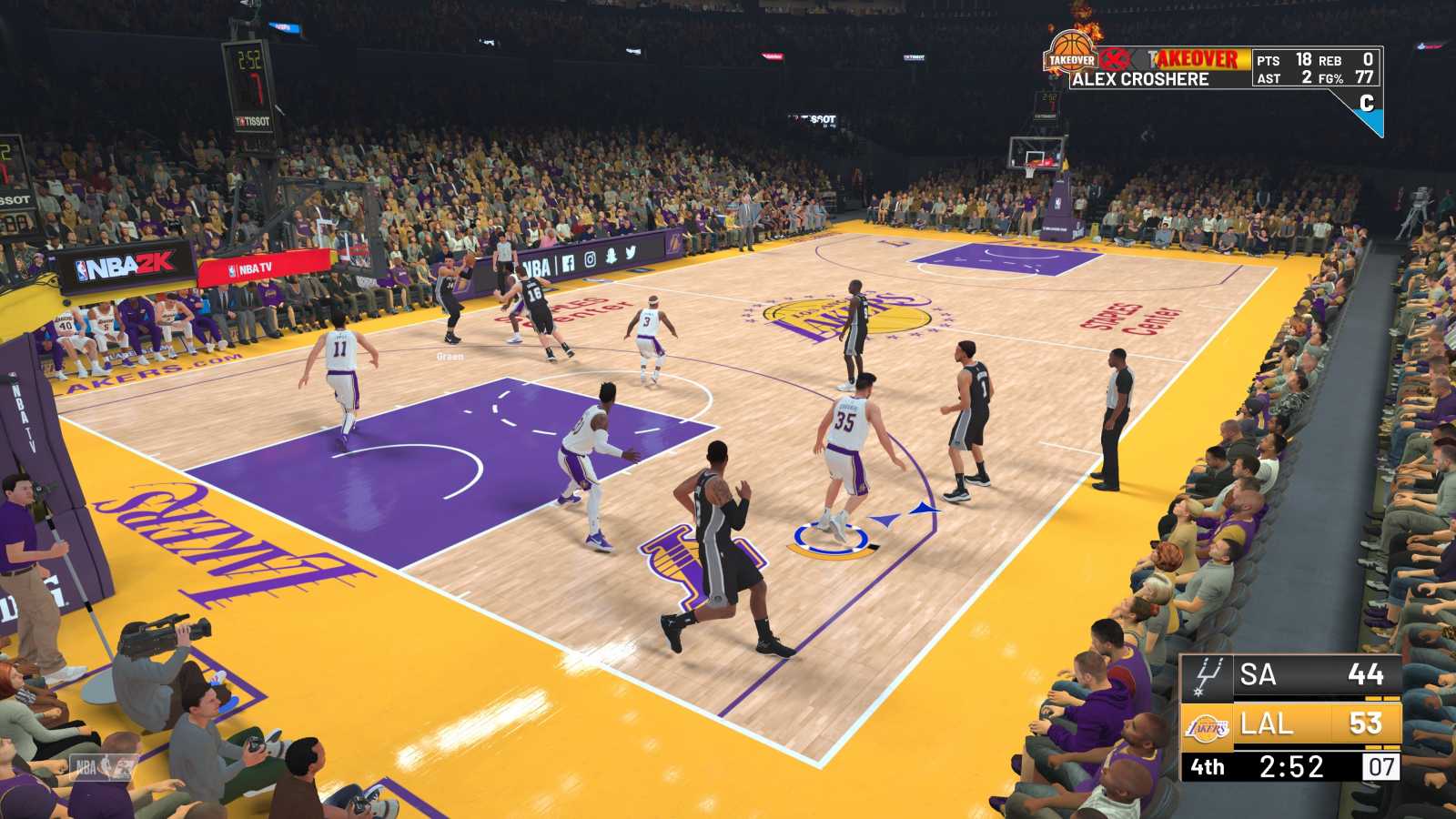Select the red X between the Takeover logos
This screenshot has height=819, width=1456.
(x=1114, y=58)
